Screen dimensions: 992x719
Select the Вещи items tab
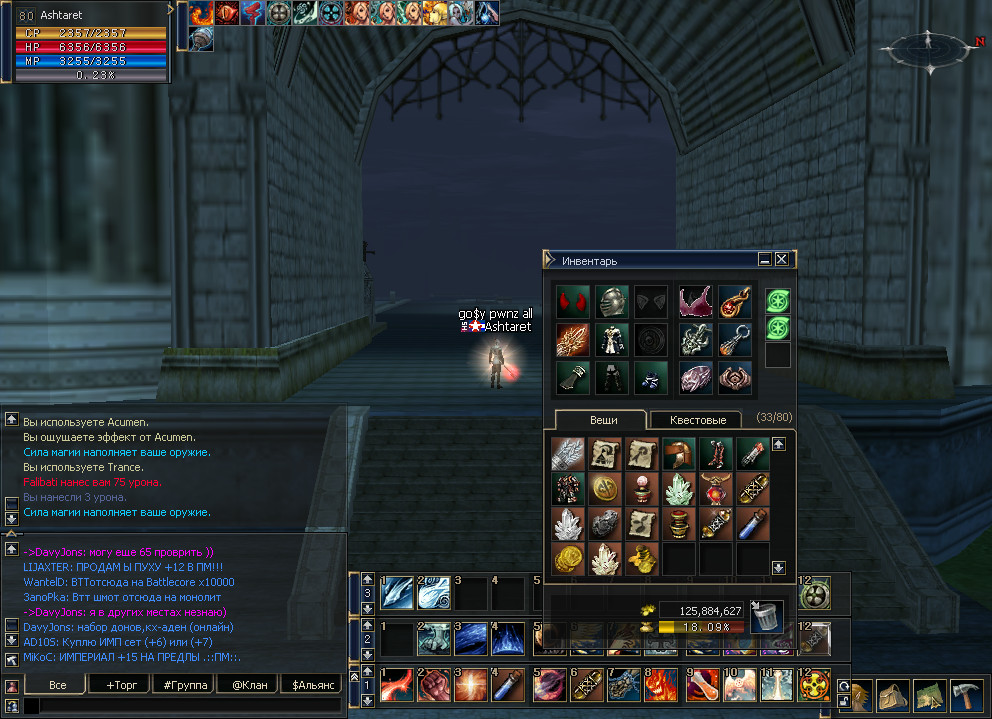point(603,420)
